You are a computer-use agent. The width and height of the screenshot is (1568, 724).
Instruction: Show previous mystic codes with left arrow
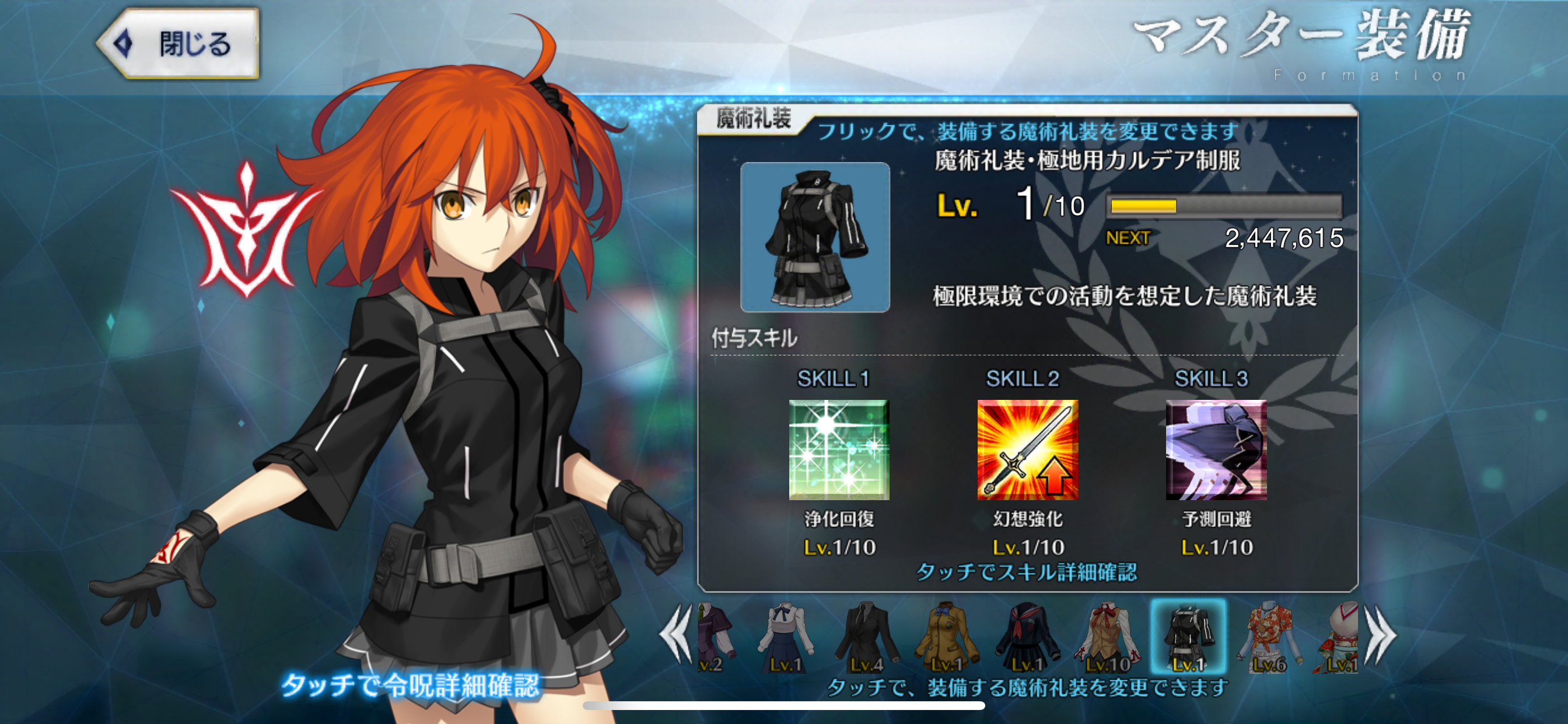tap(677, 635)
